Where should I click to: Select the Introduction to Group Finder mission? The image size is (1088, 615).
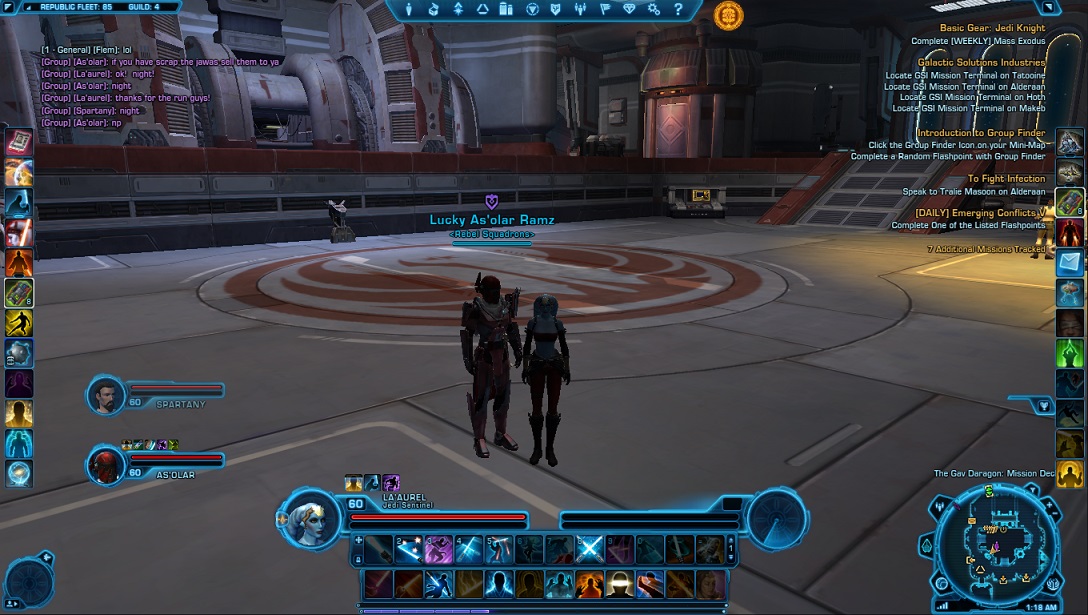coord(981,133)
